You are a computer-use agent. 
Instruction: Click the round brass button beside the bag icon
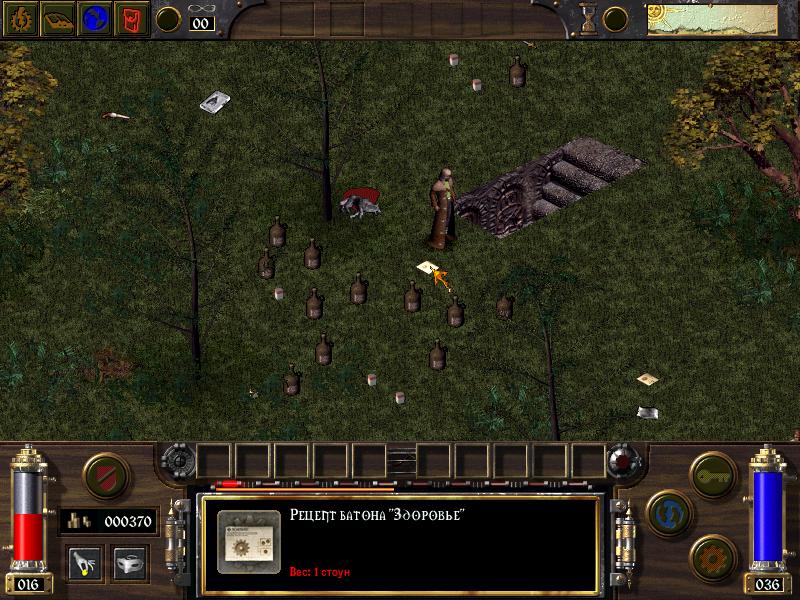(169, 18)
